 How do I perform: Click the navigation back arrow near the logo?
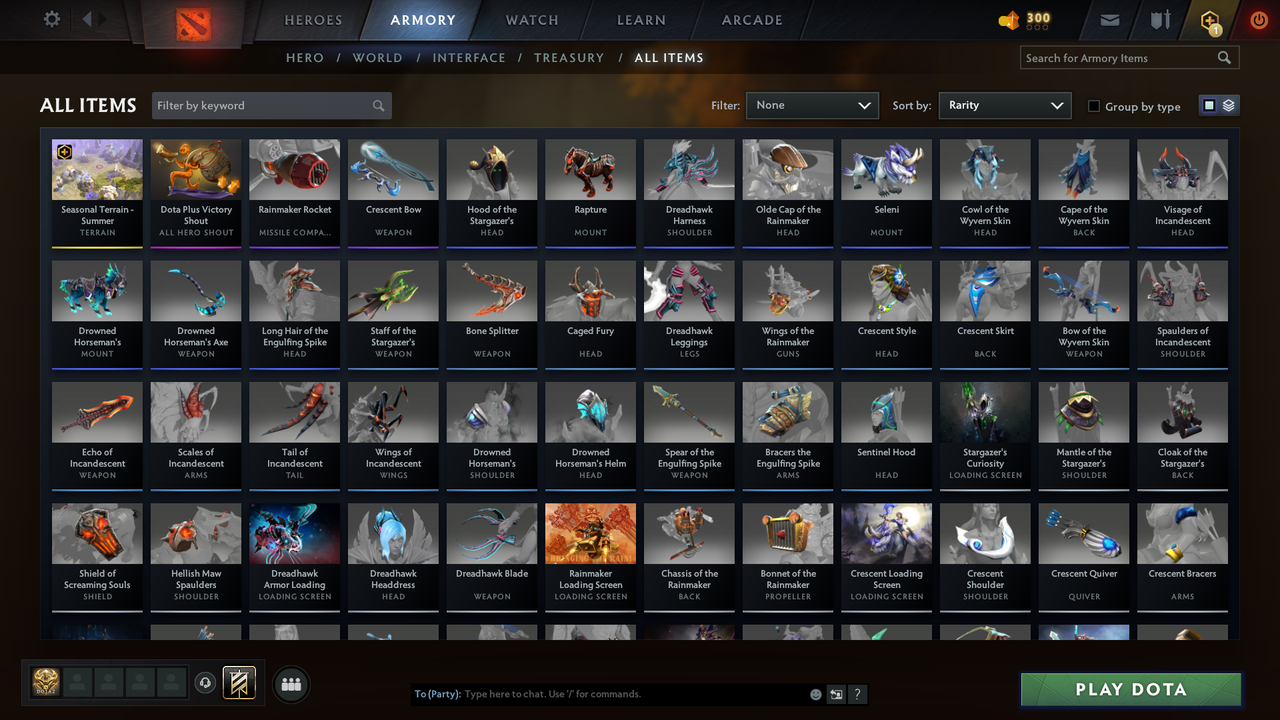click(x=88, y=18)
